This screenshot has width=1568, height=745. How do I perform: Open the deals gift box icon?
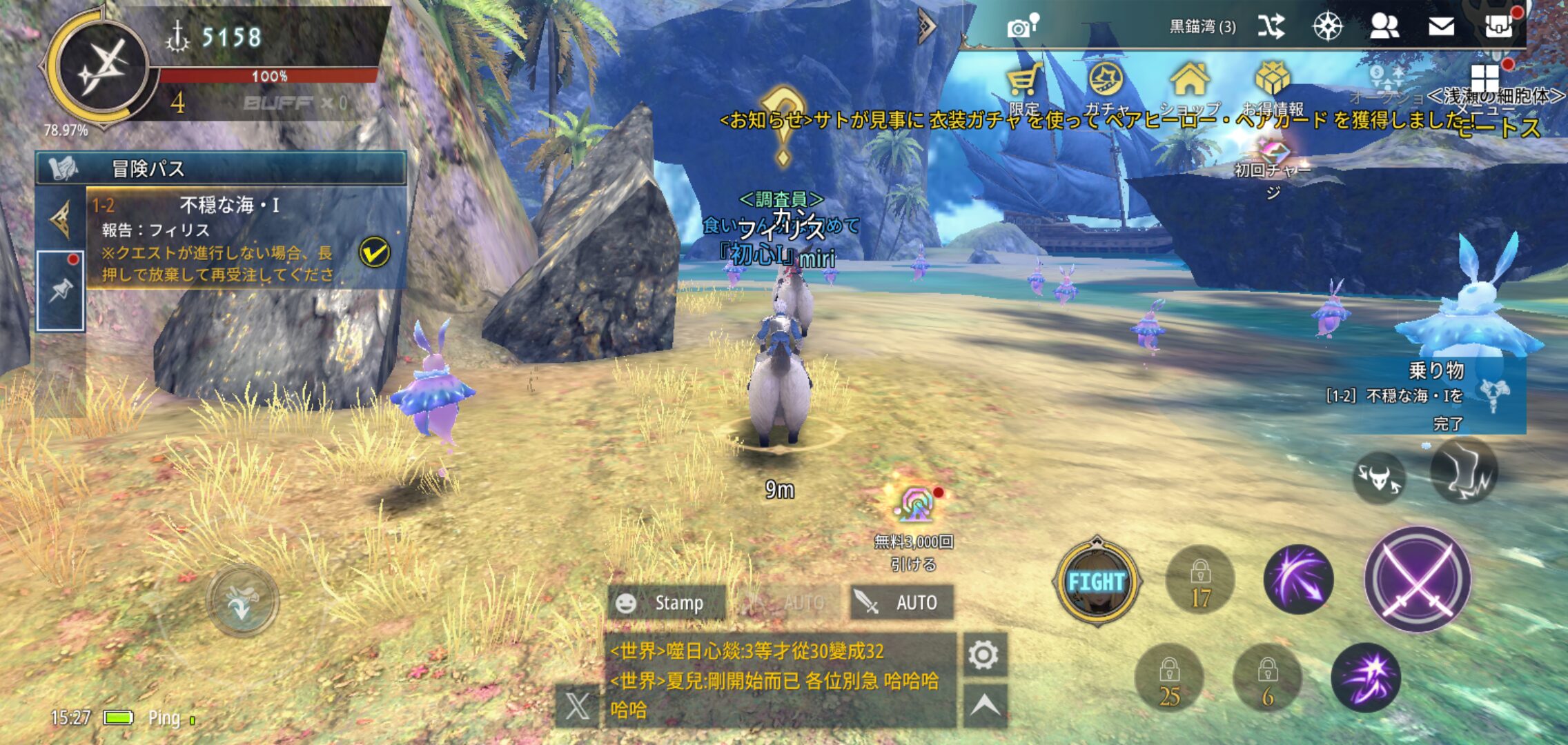[1272, 83]
